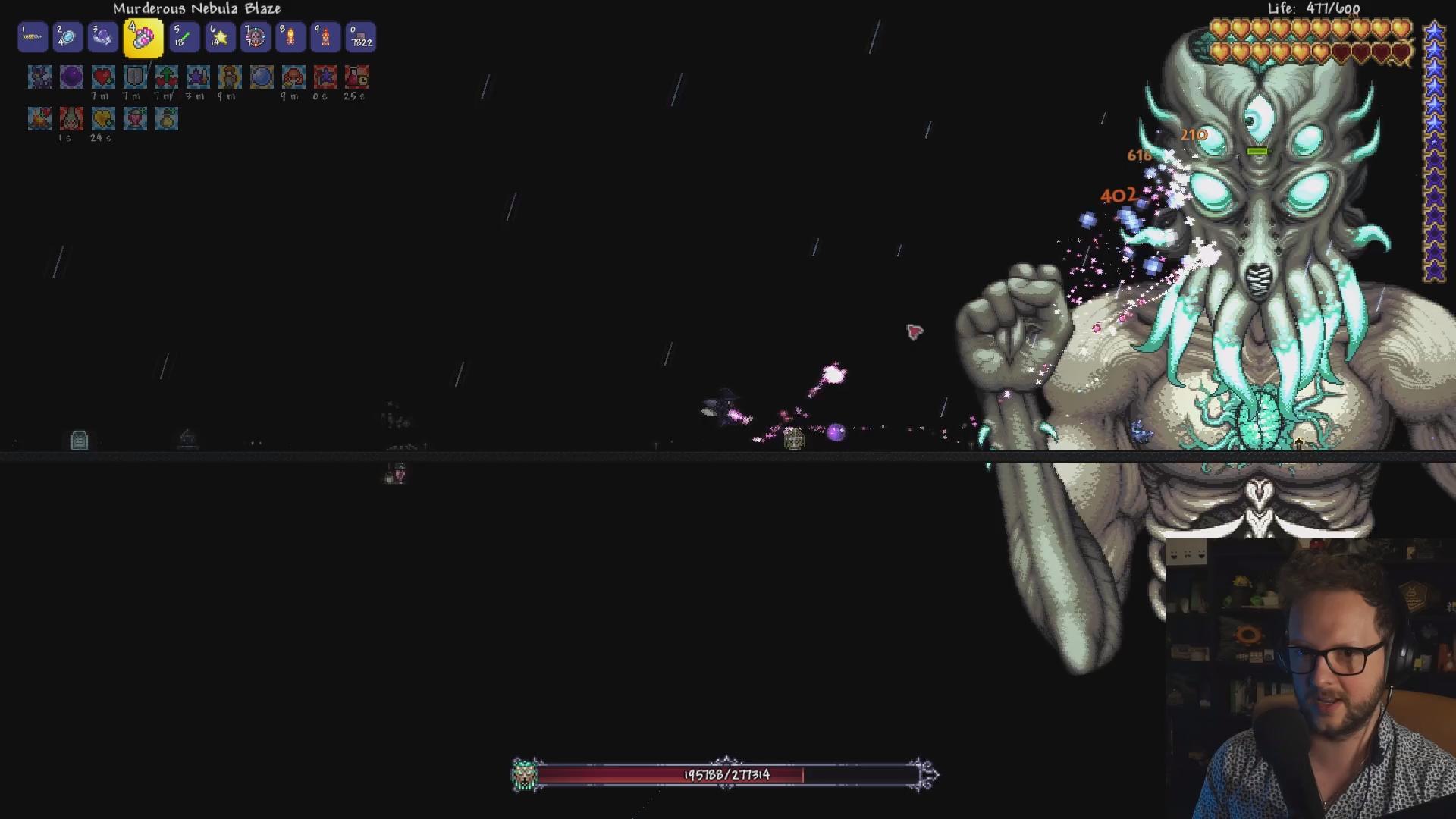The height and width of the screenshot is (819, 1456).
Task: Click the grey shield Ironskin buff icon
Action: coord(135,77)
